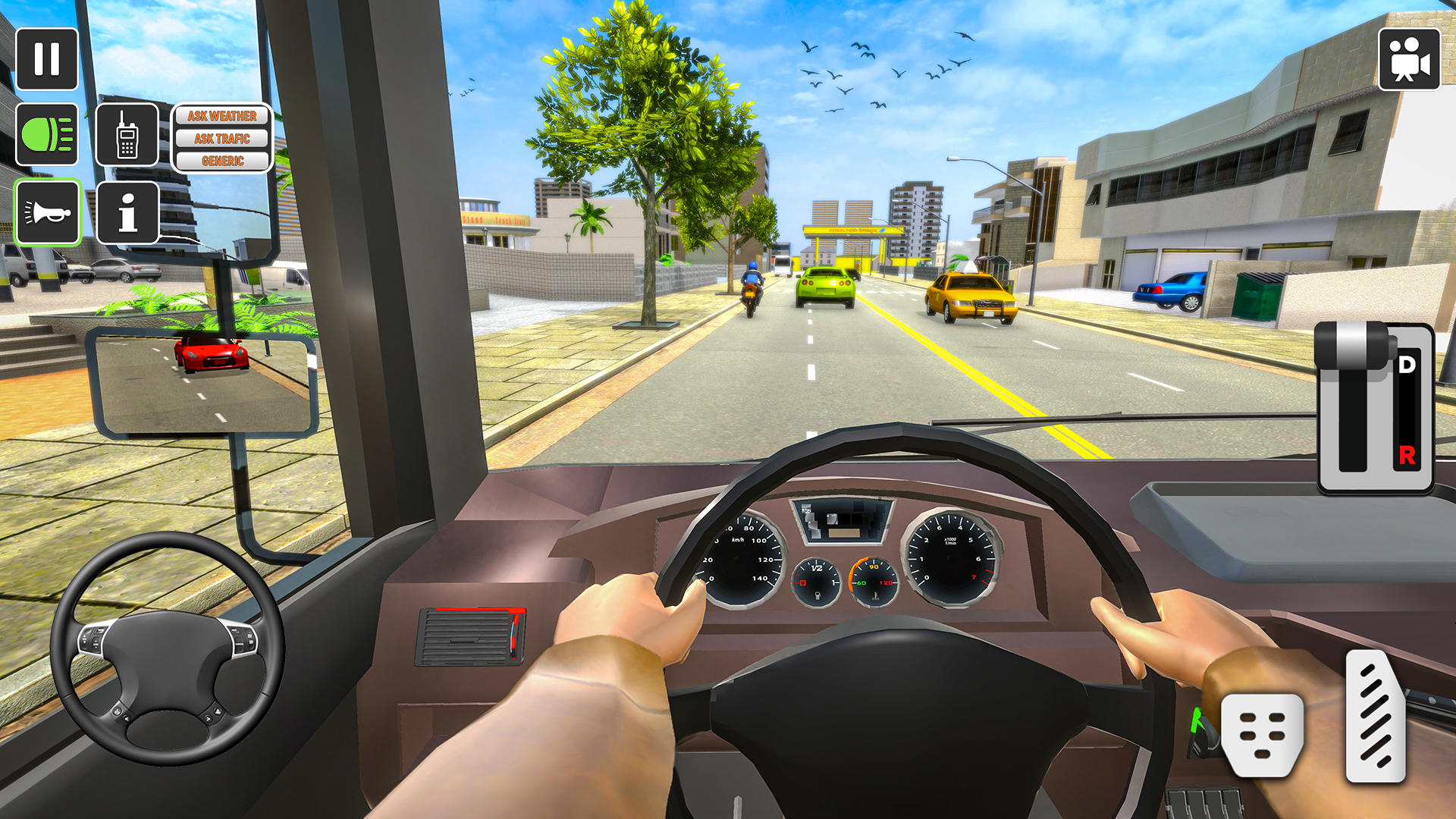1456x819 pixels.
Task: Send a Generic radio message
Action: (x=222, y=162)
